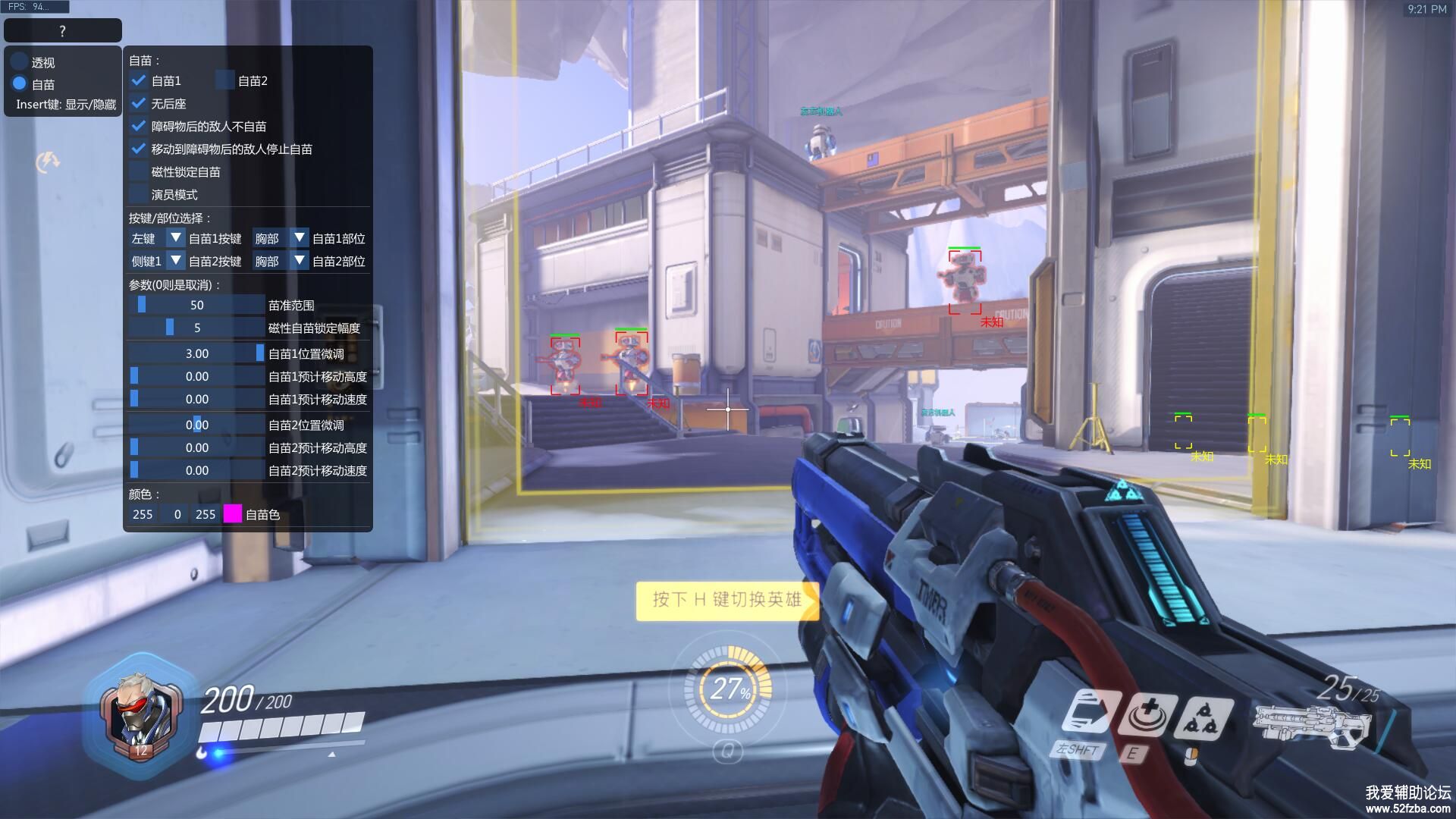The image size is (1456, 819).
Task: Toggle the 自苗1 checkbox
Action: pos(139,80)
